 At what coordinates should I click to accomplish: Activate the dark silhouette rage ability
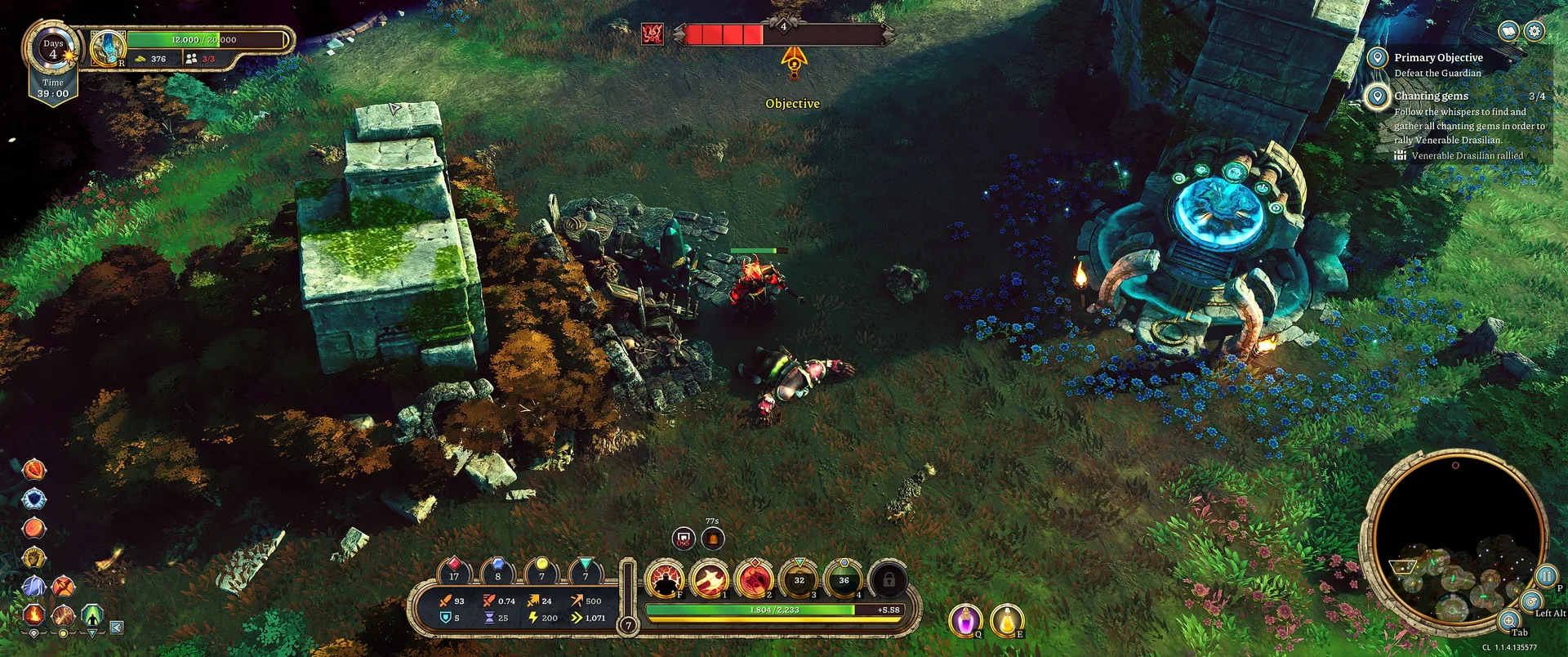pyautogui.click(x=666, y=580)
